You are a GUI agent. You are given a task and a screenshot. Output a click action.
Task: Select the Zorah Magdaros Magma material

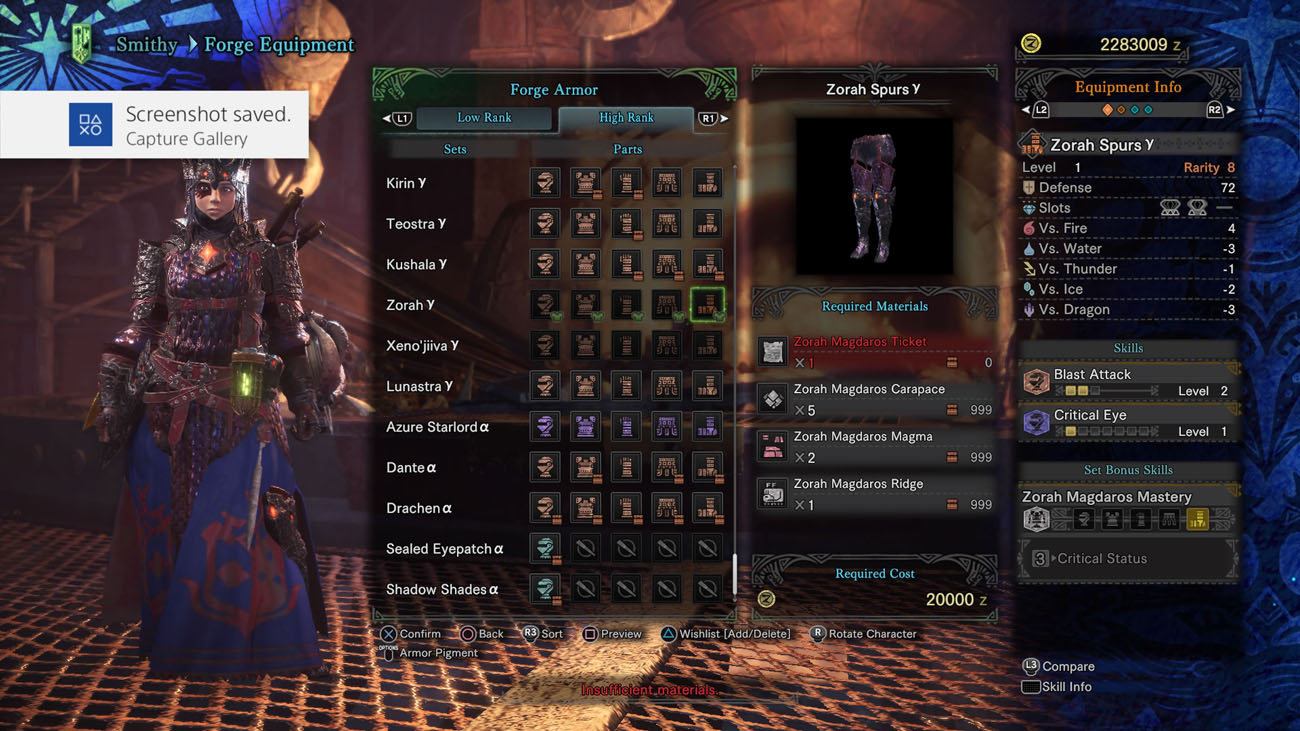(x=875, y=447)
